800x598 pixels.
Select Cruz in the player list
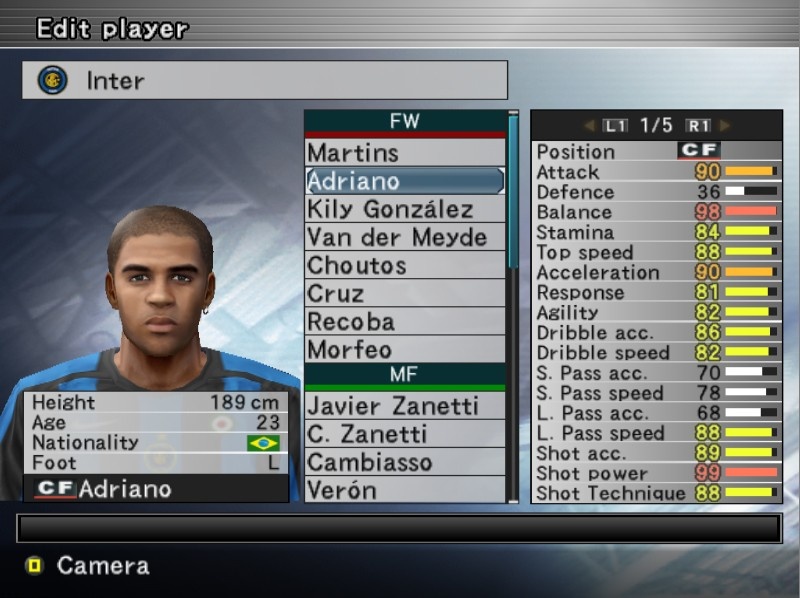[x=404, y=293]
